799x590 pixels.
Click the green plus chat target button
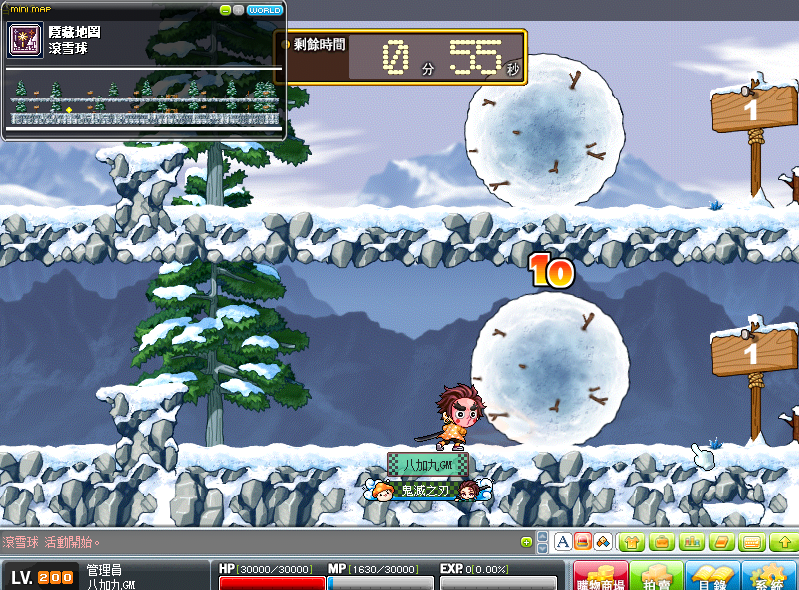coord(527,542)
